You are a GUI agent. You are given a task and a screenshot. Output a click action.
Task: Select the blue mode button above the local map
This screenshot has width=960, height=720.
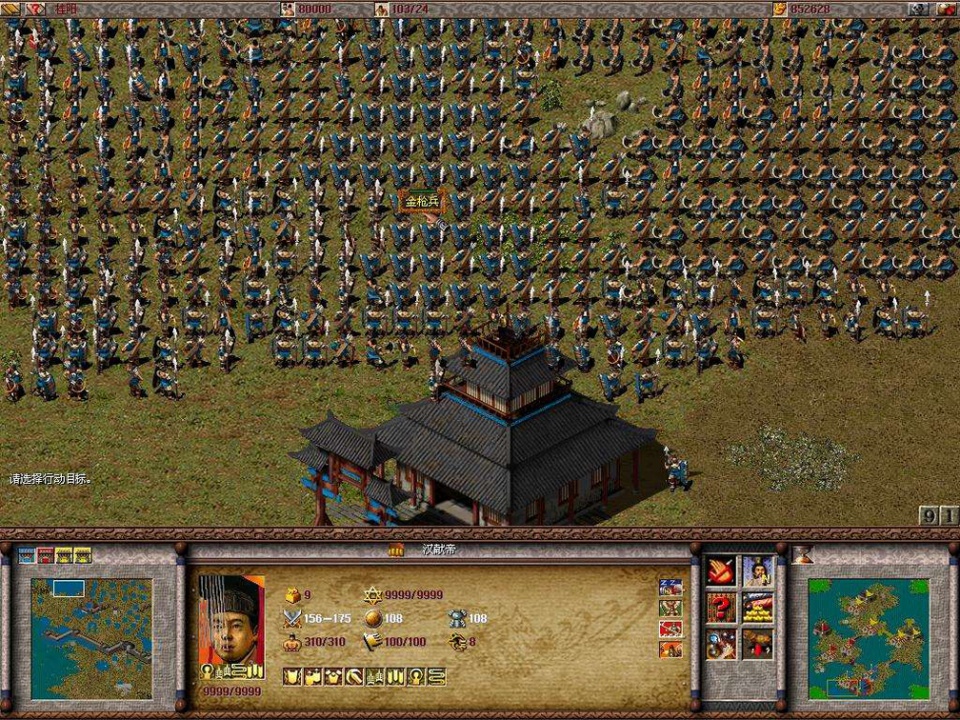tap(27, 556)
